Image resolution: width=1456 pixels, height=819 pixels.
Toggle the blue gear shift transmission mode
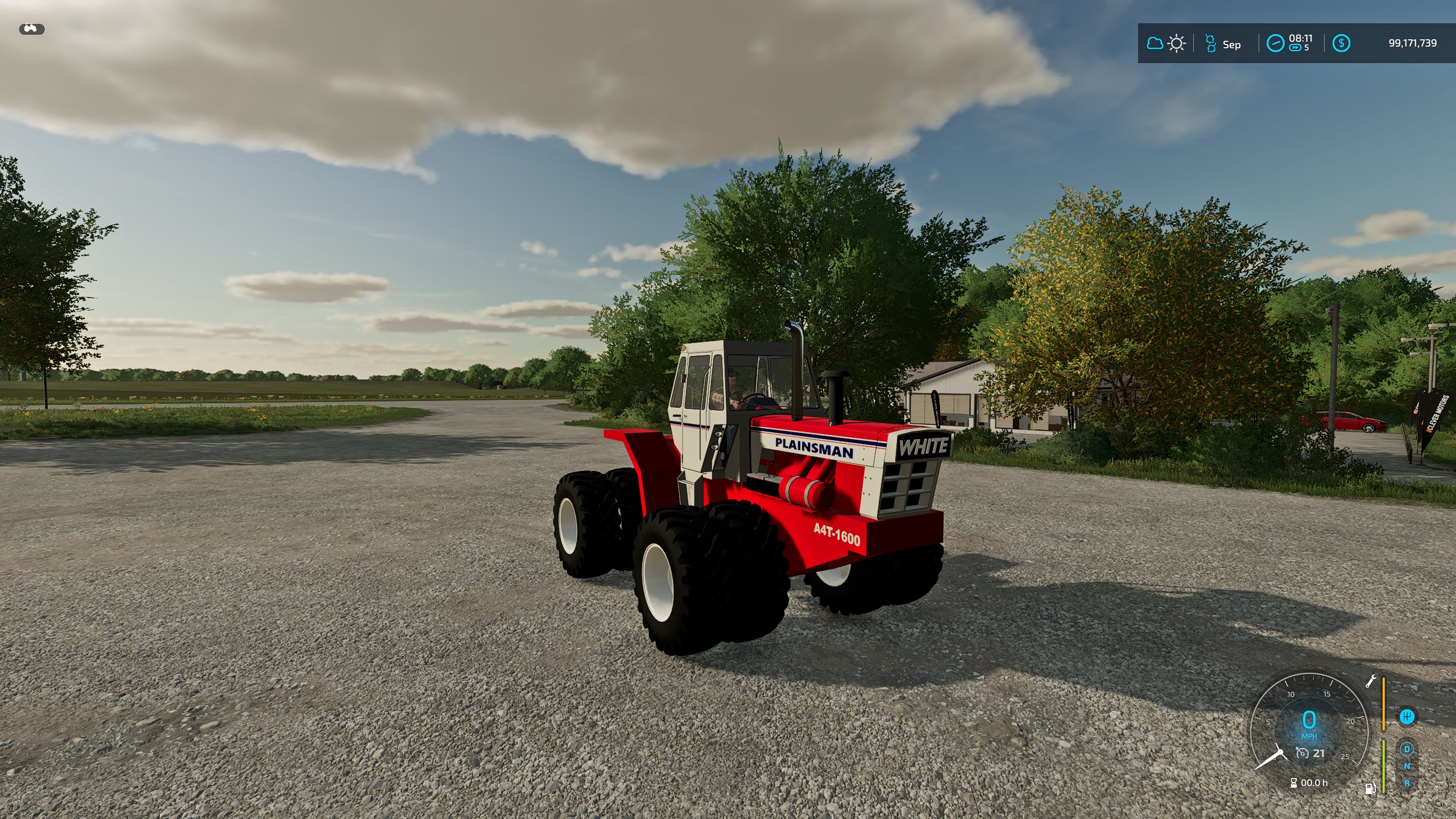(1408, 717)
